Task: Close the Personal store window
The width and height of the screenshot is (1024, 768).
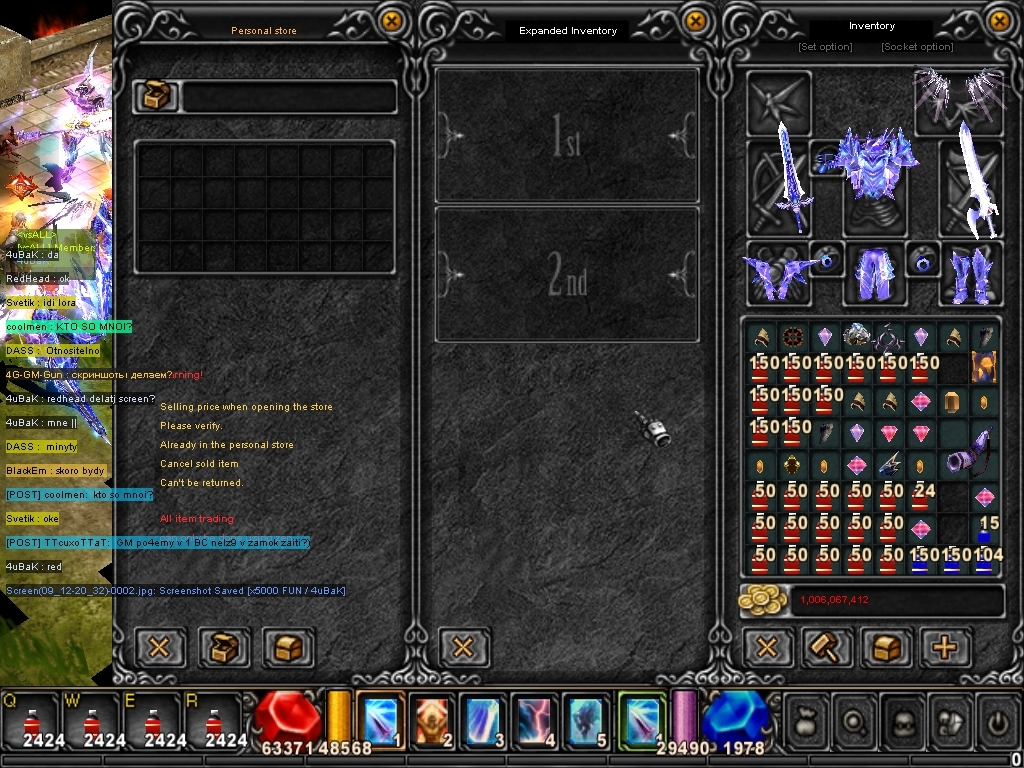Action: (x=392, y=20)
